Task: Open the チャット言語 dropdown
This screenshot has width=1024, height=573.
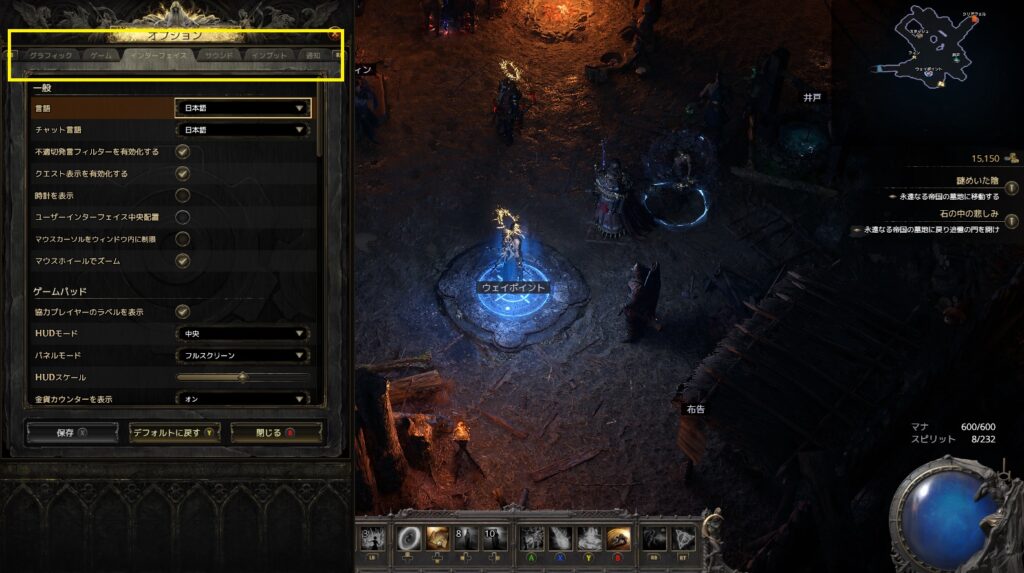Action: 243,130
